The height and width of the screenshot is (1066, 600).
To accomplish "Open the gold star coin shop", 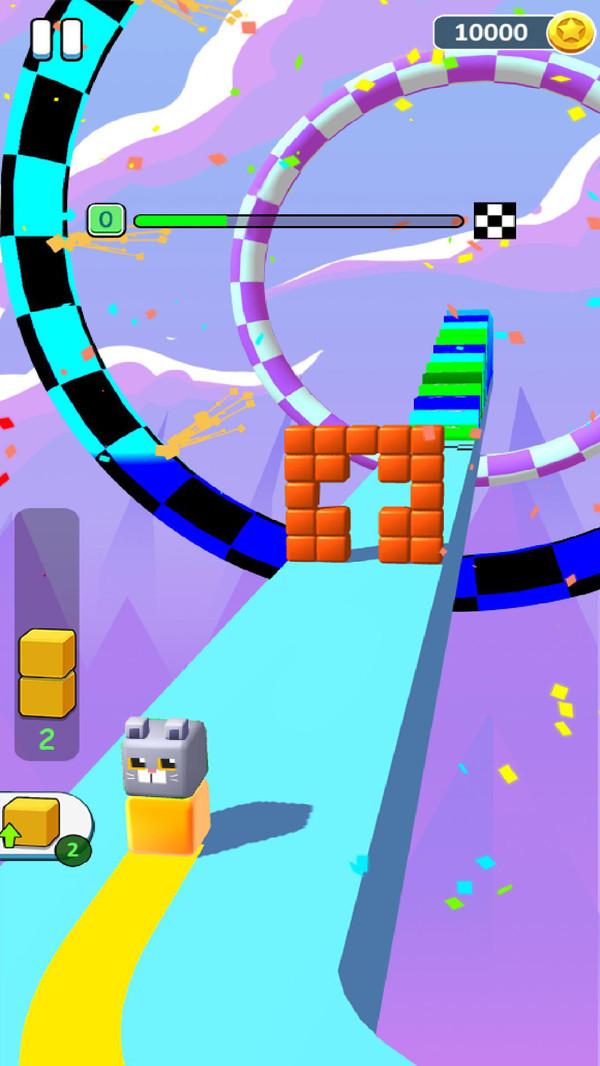I will pyautogui.click(x=570, y=33).
